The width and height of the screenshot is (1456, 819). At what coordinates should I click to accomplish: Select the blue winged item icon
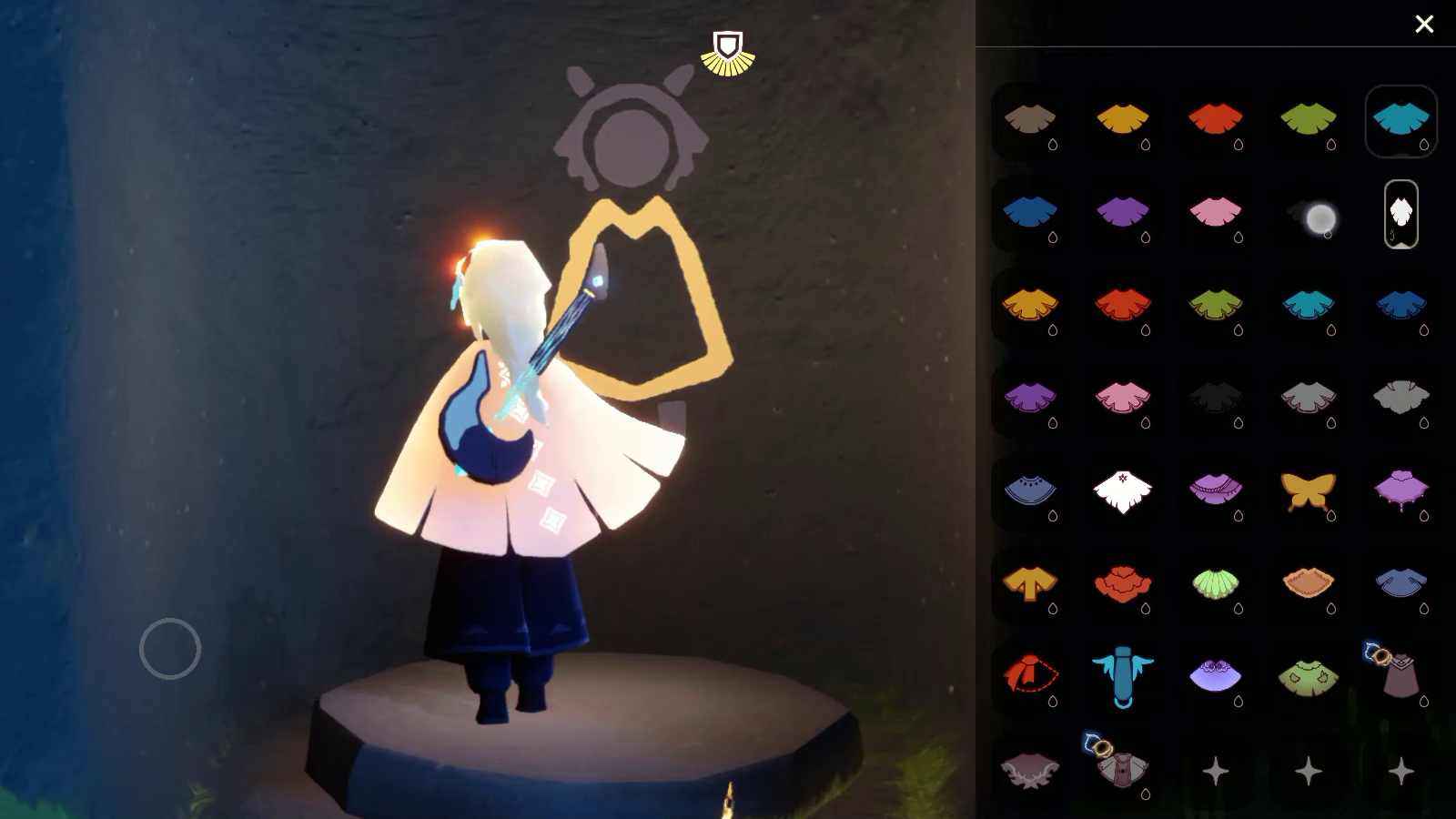click(x=1122, y=676)
